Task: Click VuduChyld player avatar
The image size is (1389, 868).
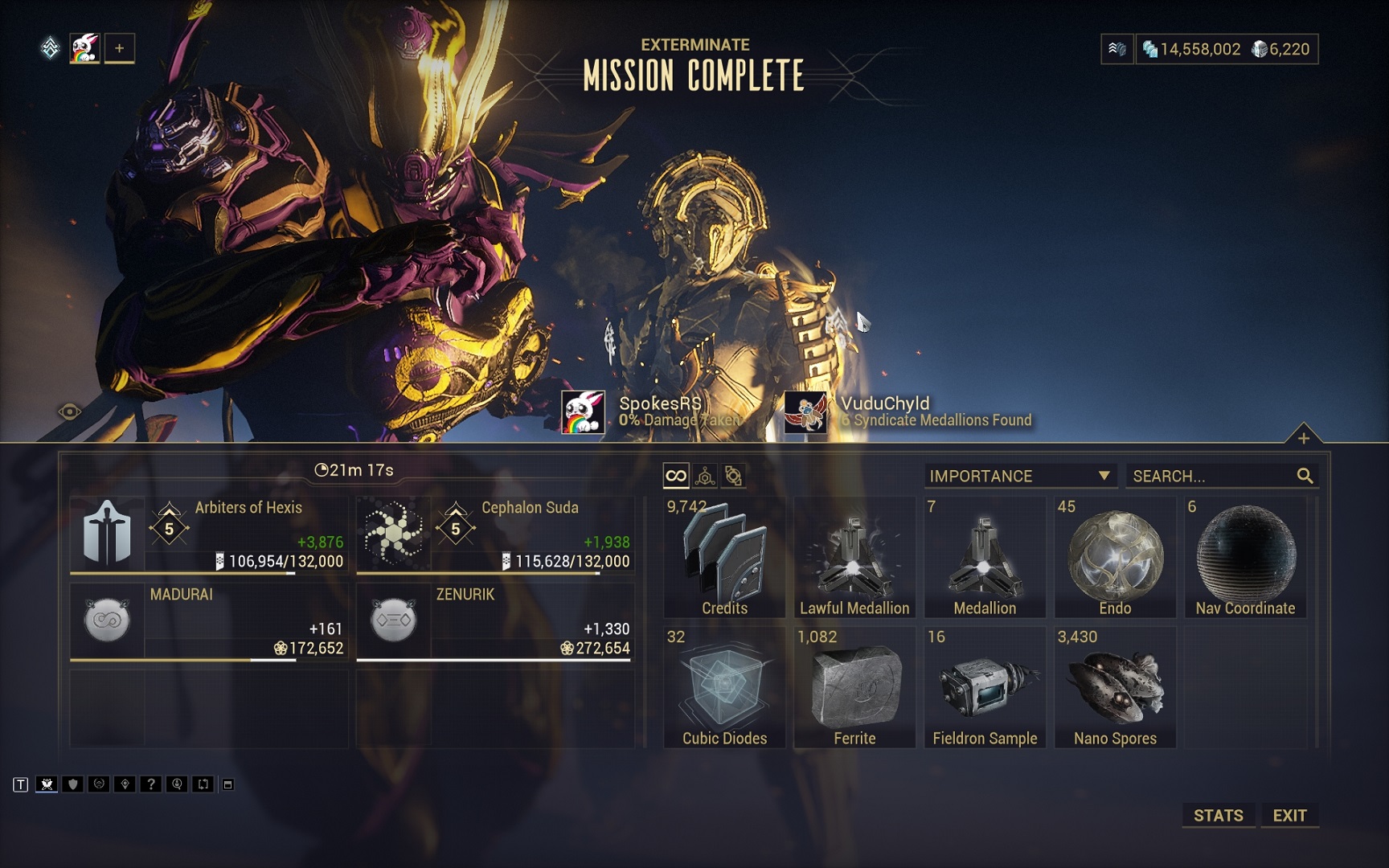Action: 805,412
